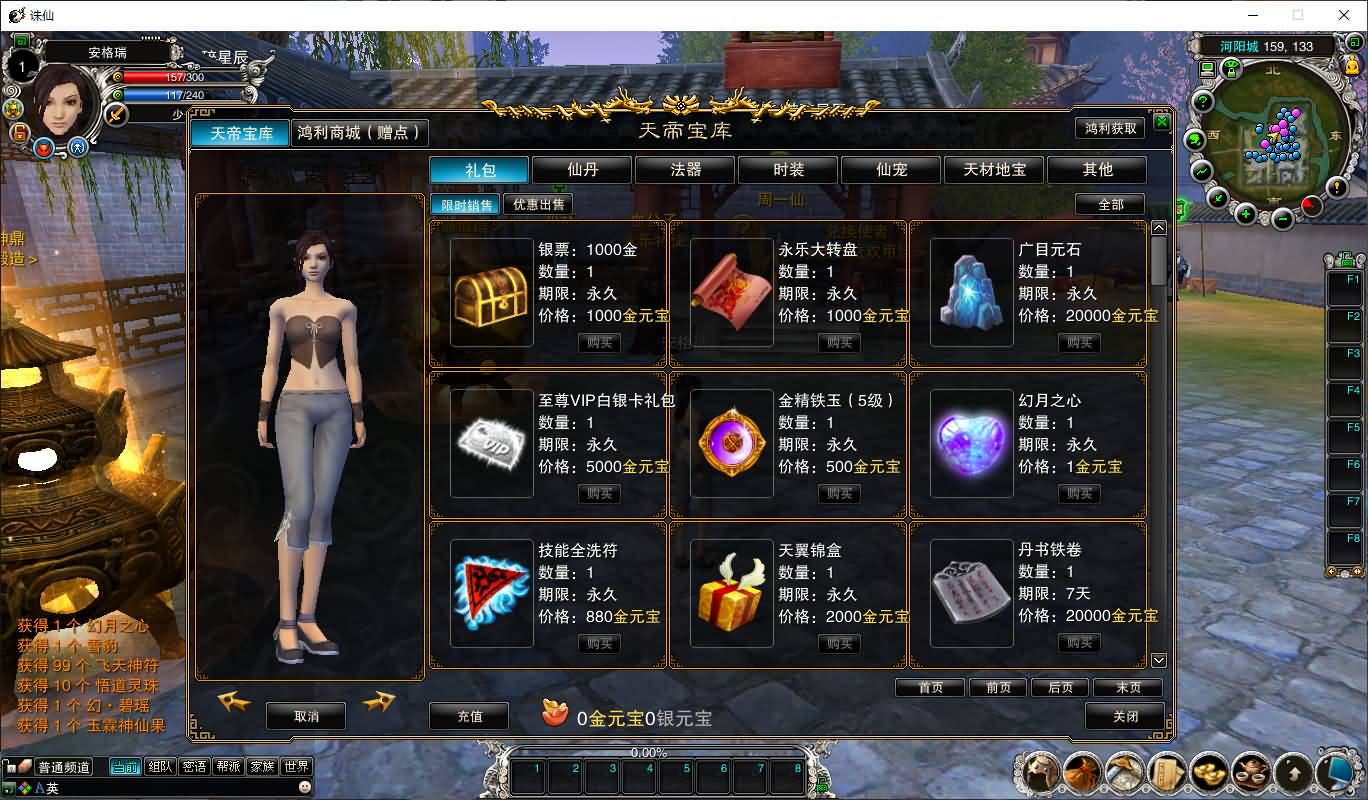This screenshot has width=1368, height=800.
Task: Open the system monitor icon at the hotbar's right end
Action: (x=1336, y=771)
